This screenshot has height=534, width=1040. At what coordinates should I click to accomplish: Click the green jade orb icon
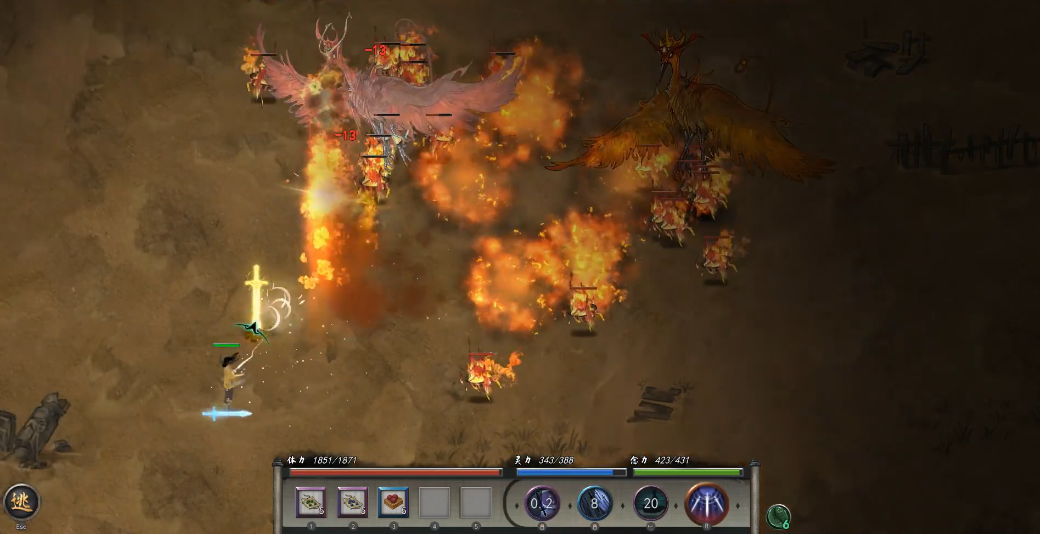778,516
